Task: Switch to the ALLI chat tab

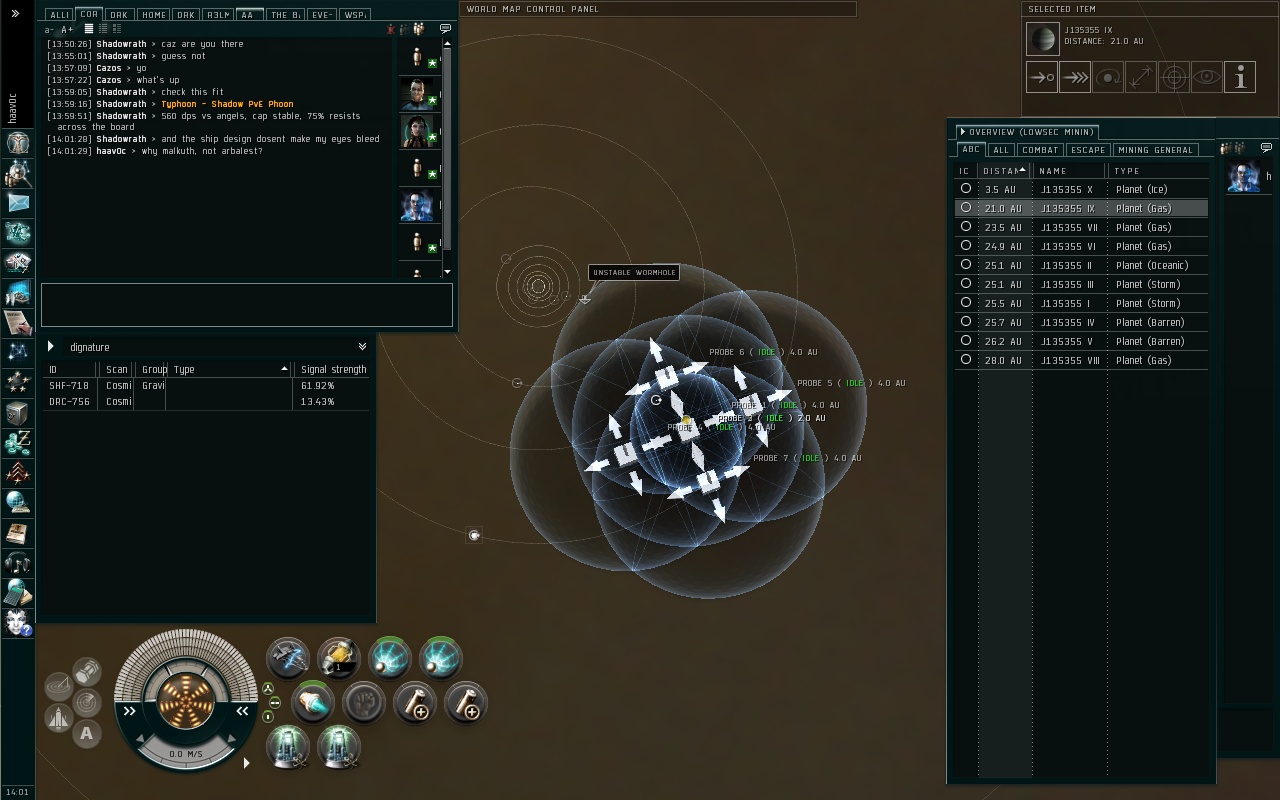Action: coord(59,15)
